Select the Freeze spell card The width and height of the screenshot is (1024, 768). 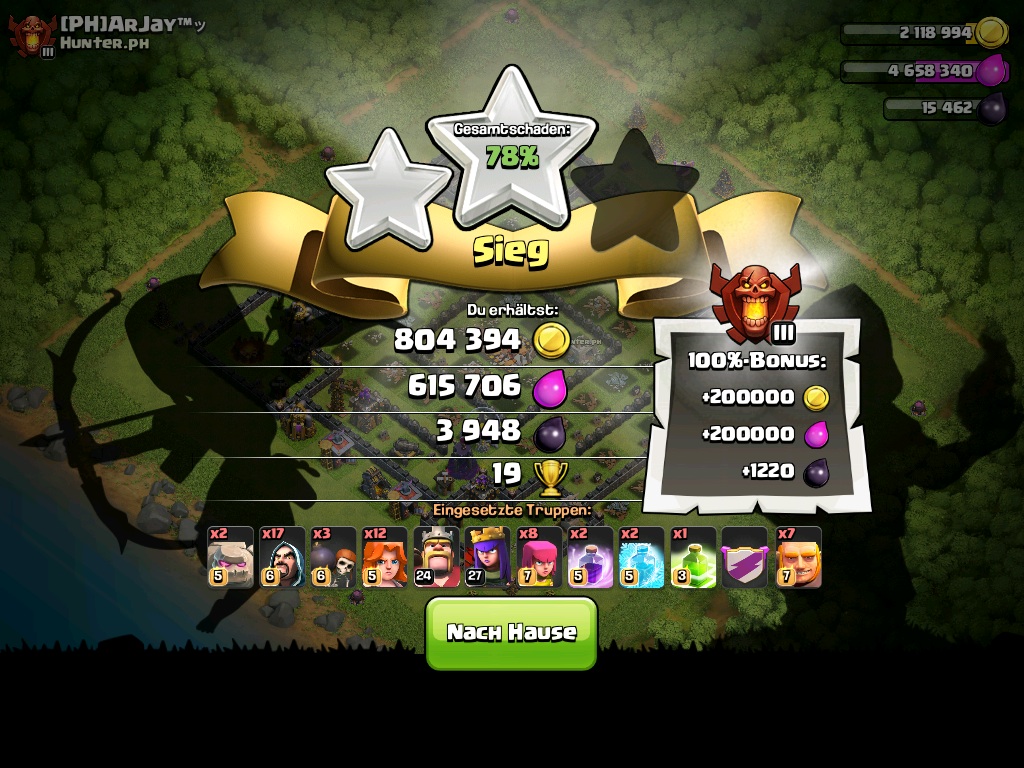pyautogui.click(x=642, y=557)
